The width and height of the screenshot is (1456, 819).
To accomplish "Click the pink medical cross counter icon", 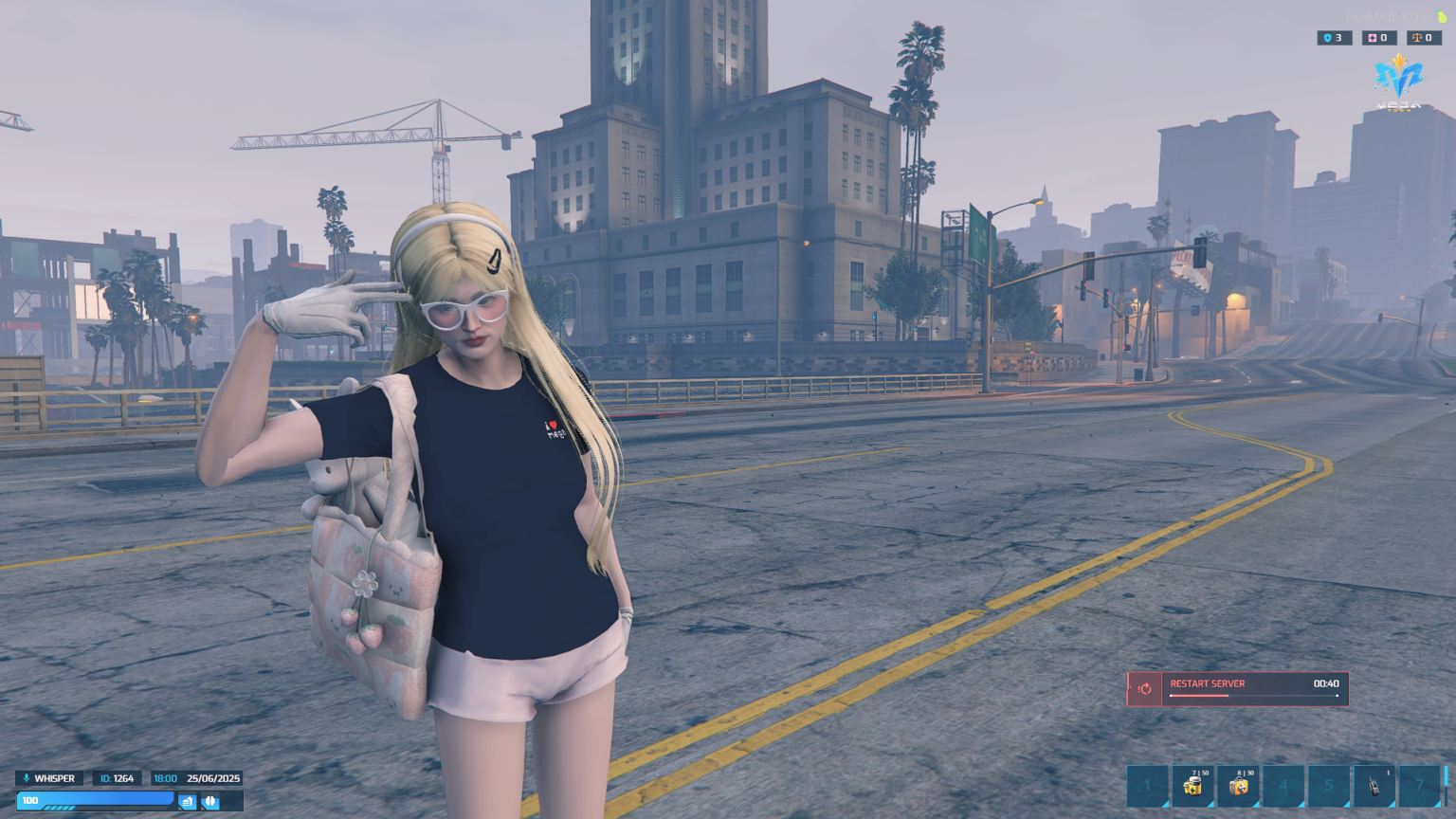I will pyautogui.click(x=1371, y=38).
